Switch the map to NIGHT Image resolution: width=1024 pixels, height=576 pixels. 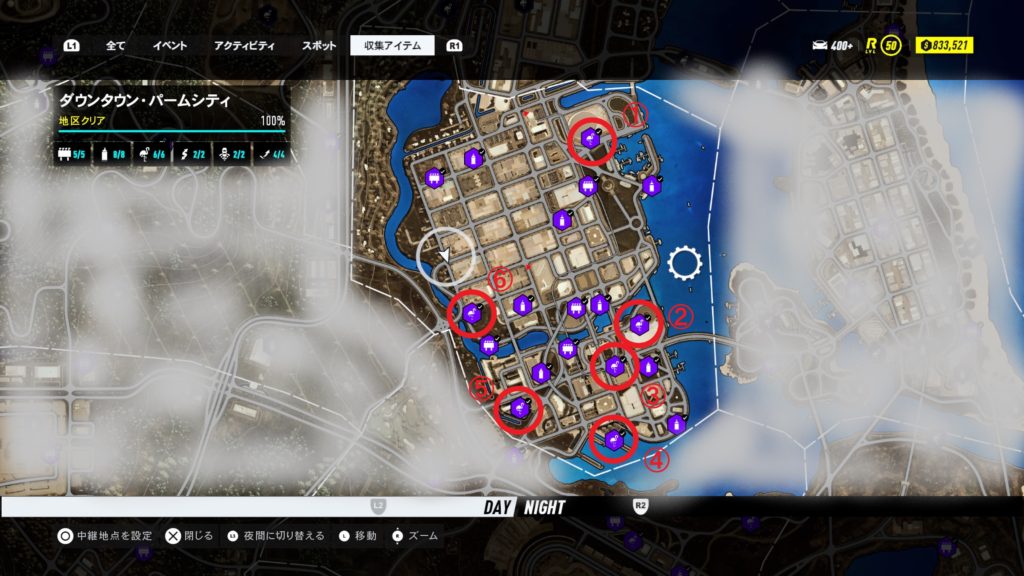tap(544, 507)
